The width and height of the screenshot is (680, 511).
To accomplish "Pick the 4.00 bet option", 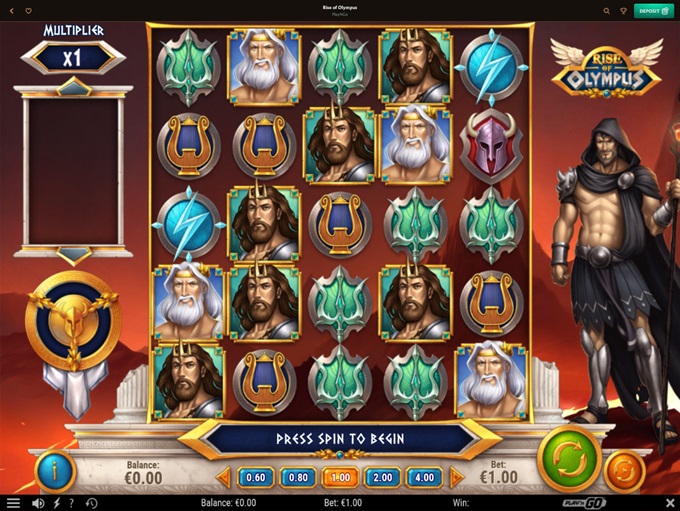I will pos(425,477).
